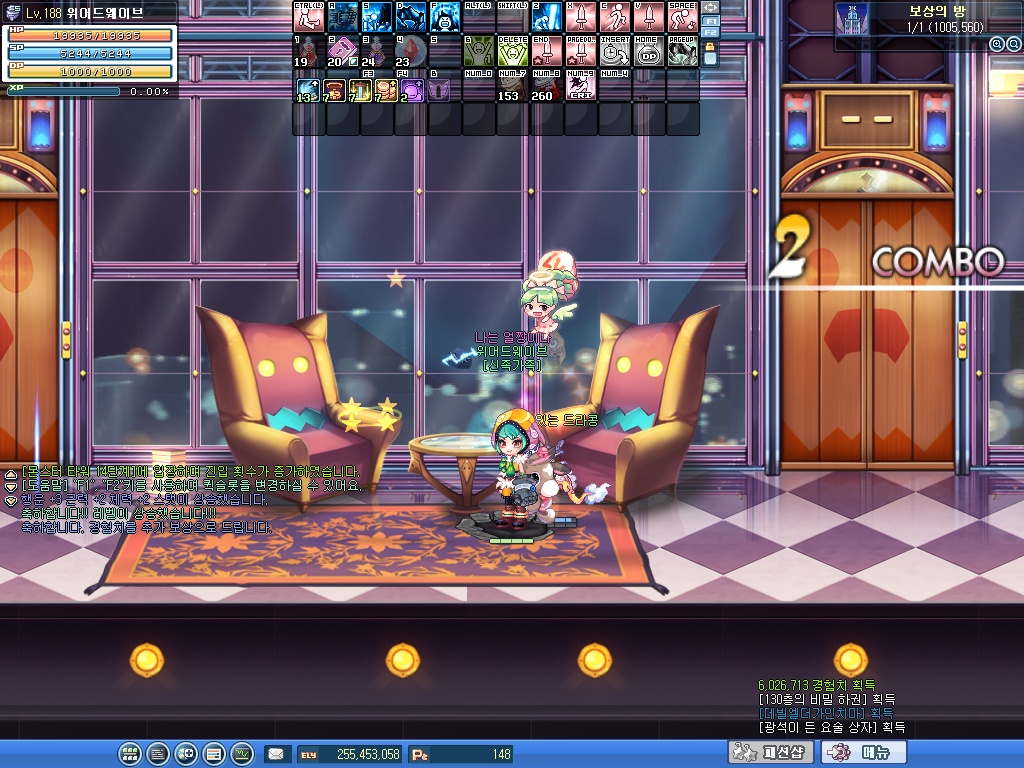Screen dimensions: 1024x768
Task: Use the pink ticket item with count 20
Action: 341,51
